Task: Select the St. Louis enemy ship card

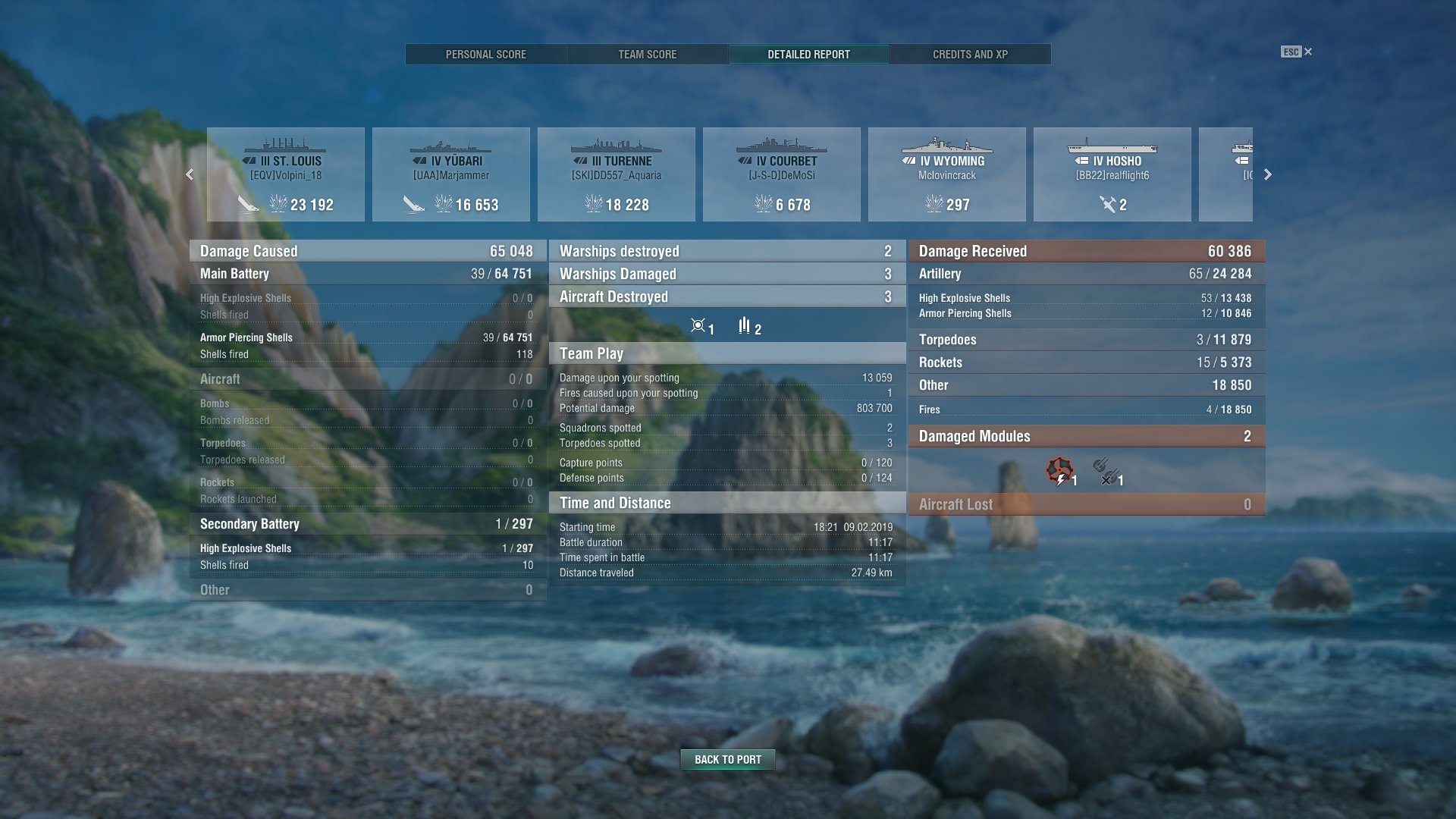Action: (x=286, y=174)
